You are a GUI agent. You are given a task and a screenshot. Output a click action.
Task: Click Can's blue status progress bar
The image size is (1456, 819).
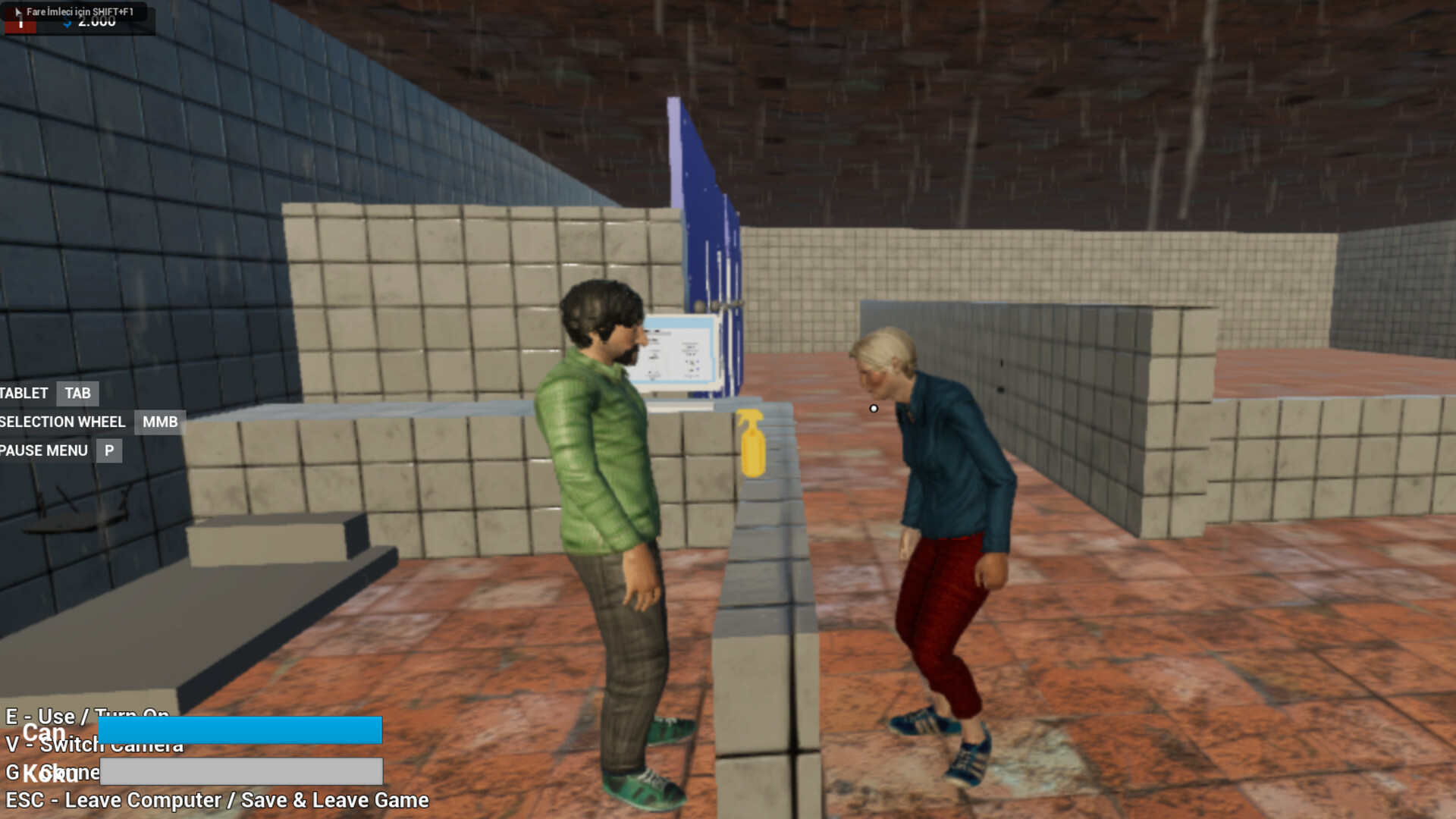pyautogui.click(x=239, y=730)
